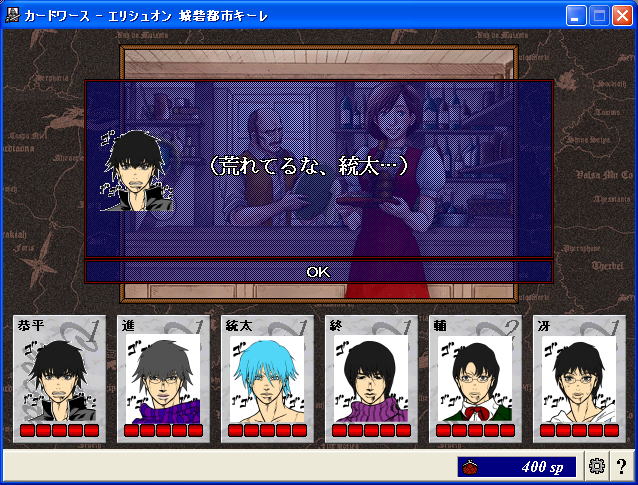Open the gear settings icon
Screen dimensions: 638x485
coord(597,465)
